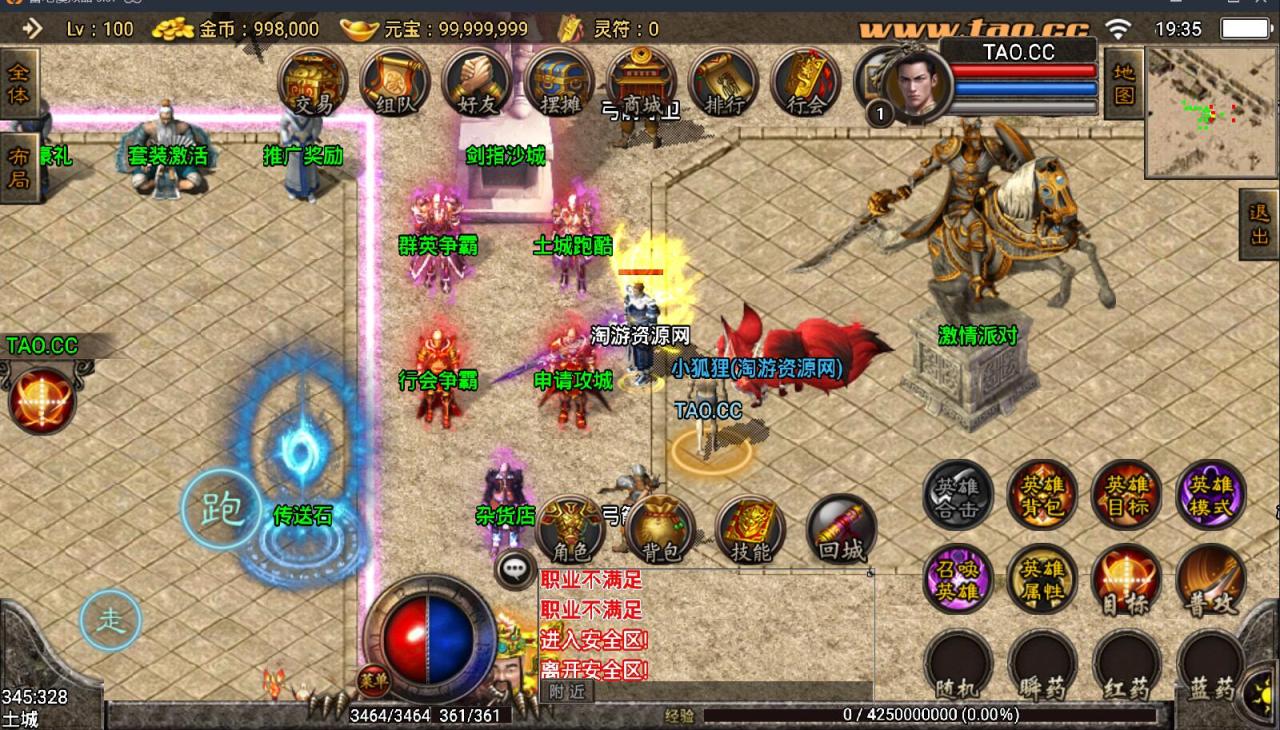This screenshot has width=1280, height=730.
Task: Select the 好友 (Friends) icon
Action: (x=475, y=85)
